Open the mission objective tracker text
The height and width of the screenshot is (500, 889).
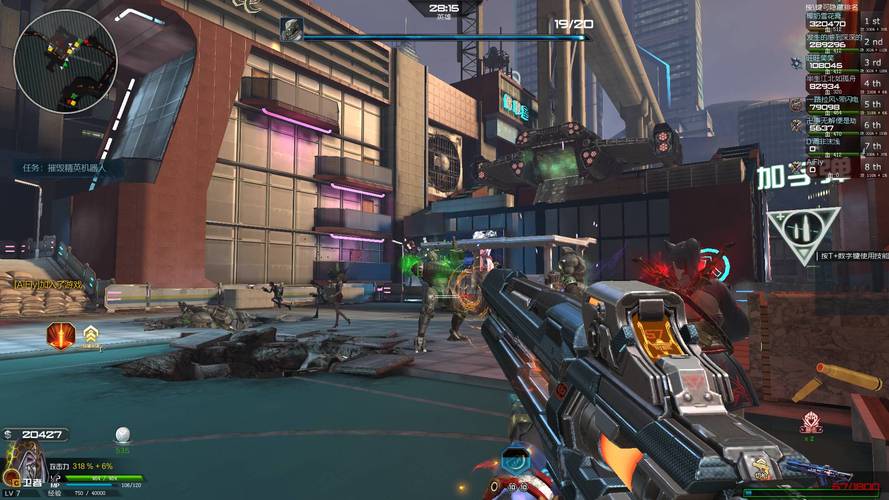click(x=64, y=168)
